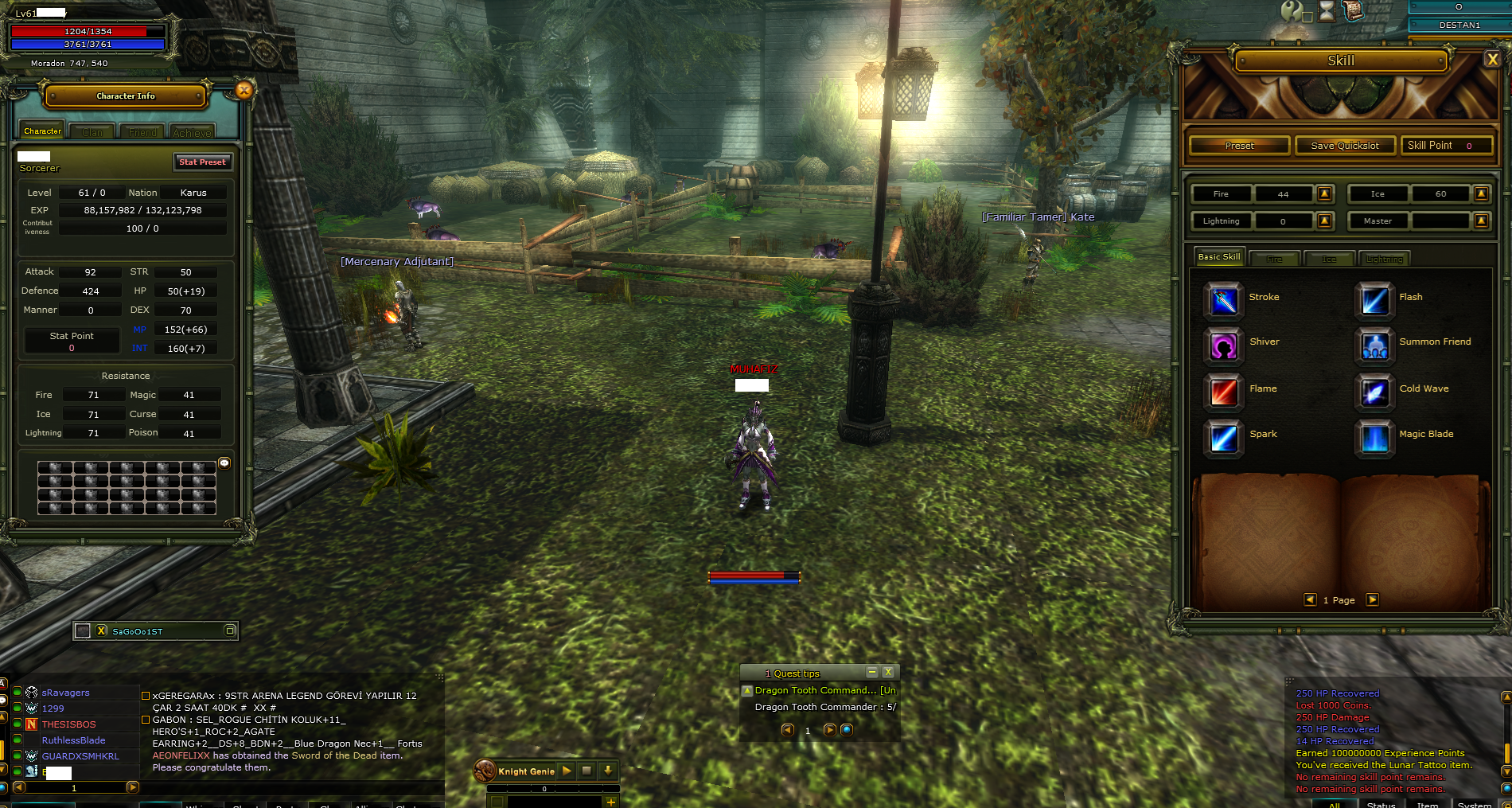Open the Achieve tab
Screen dimensions: 1512x808
point(192,132)
